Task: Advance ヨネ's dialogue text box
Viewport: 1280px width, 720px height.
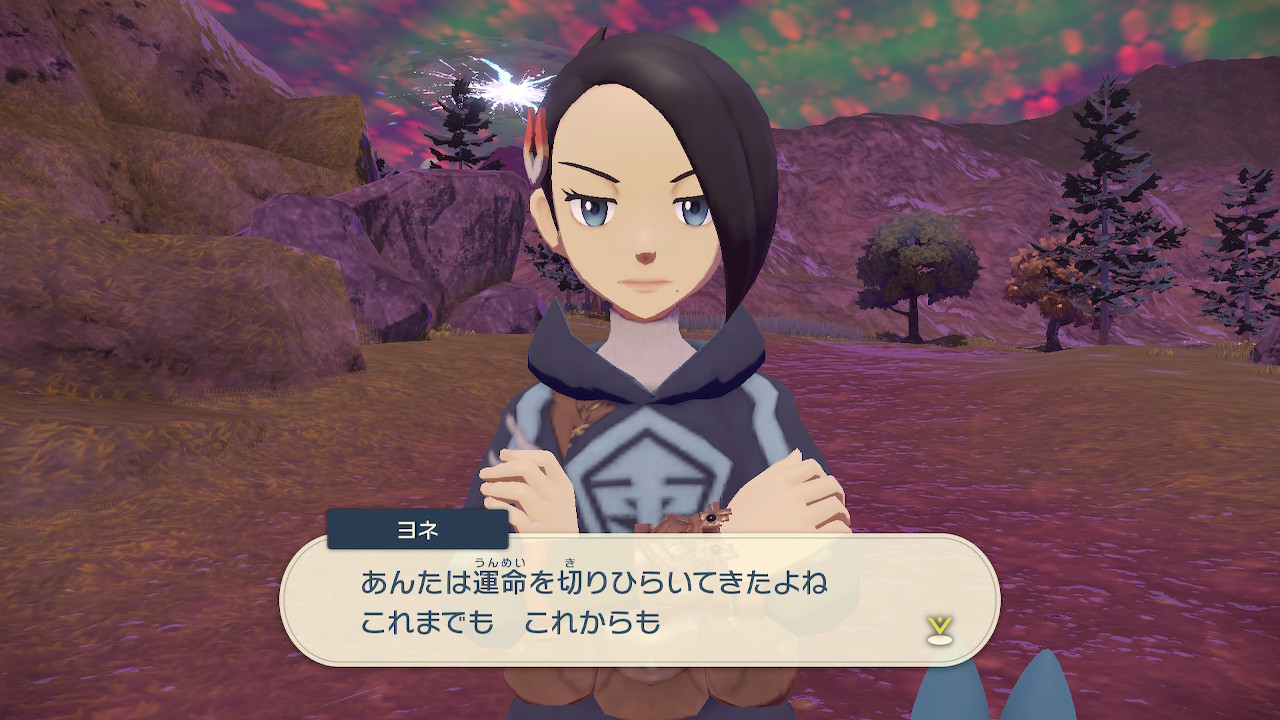Action: coord(640,600)
